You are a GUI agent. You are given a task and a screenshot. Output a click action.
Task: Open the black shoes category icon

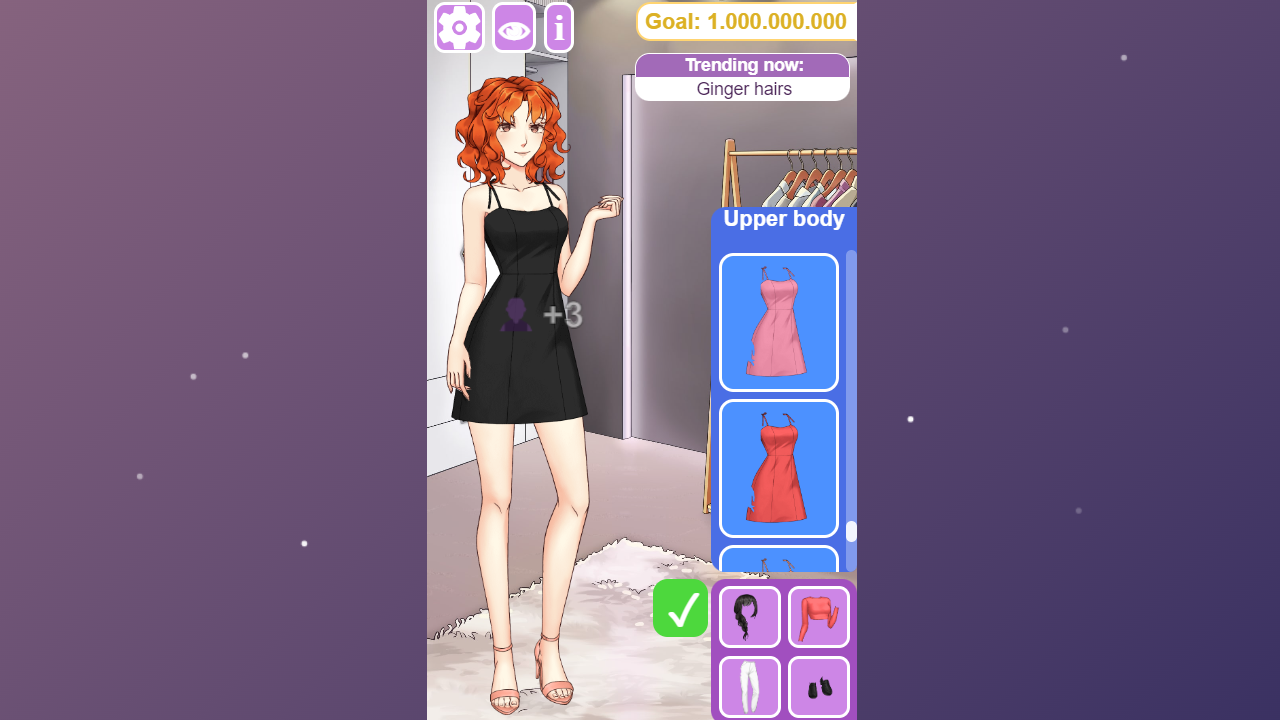click(818, 687)
